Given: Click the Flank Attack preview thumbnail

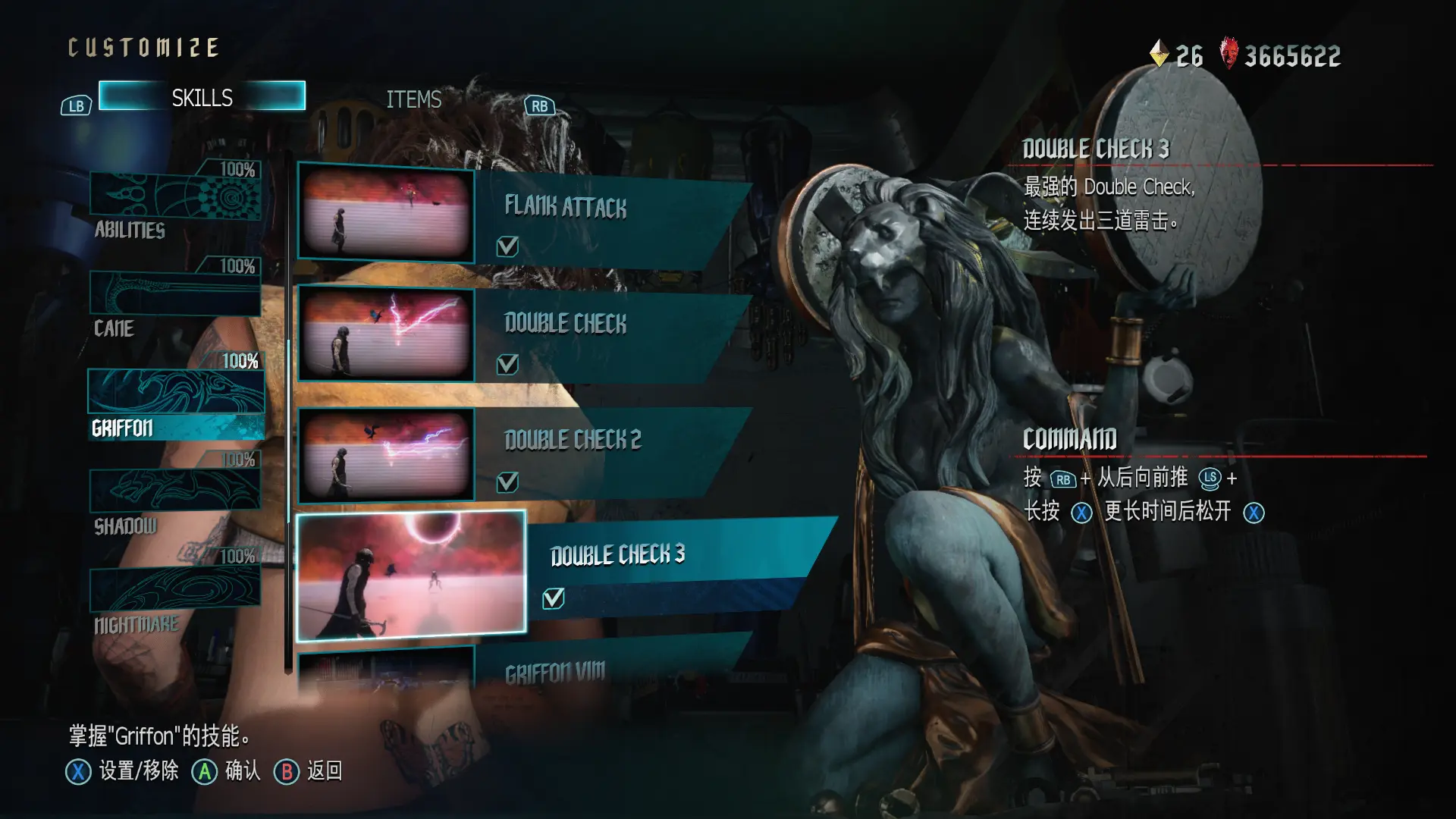Looking at the screenshot, I should [386, 213].
